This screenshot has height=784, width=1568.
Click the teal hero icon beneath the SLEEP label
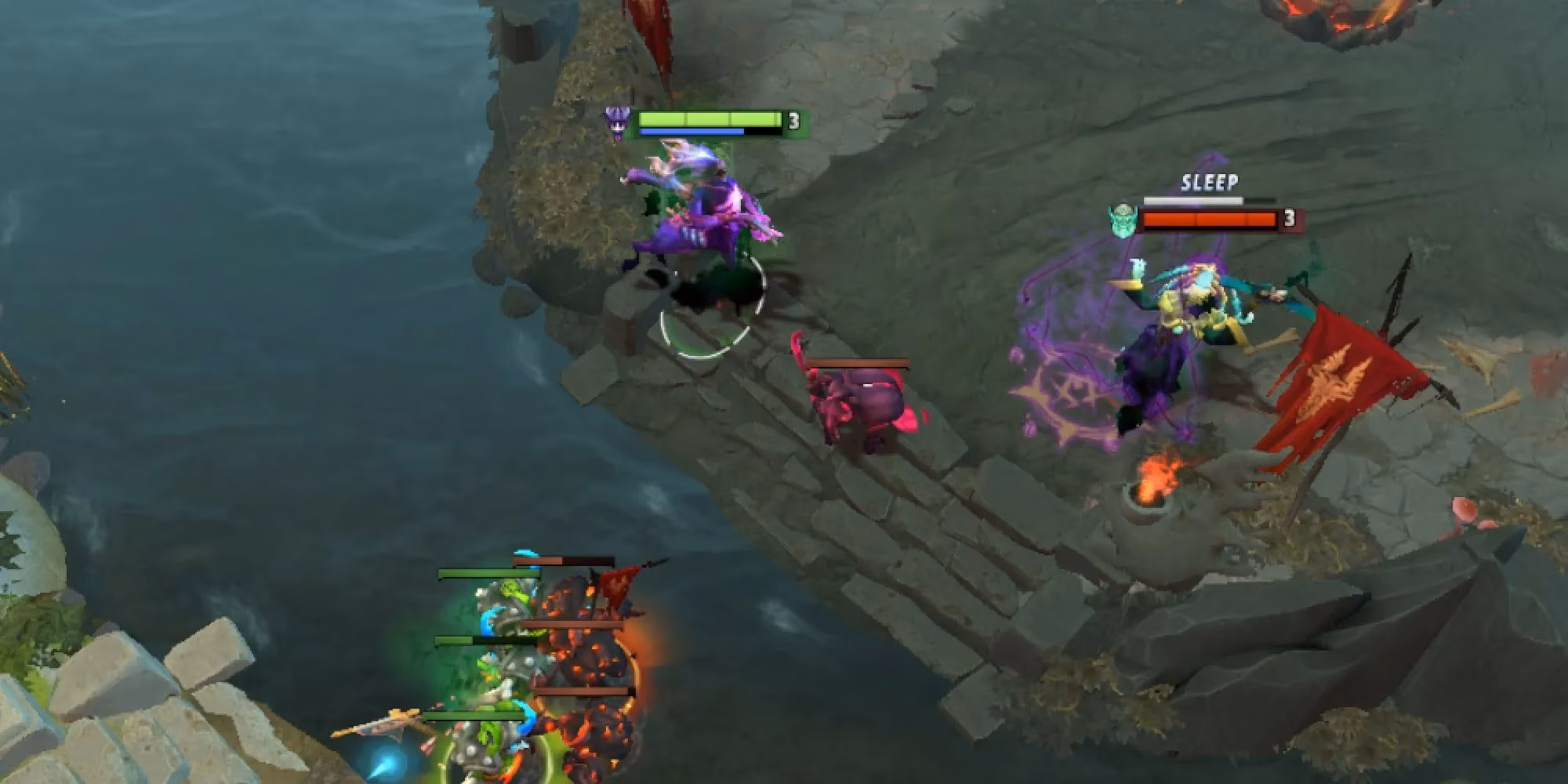coord(1123,221)
